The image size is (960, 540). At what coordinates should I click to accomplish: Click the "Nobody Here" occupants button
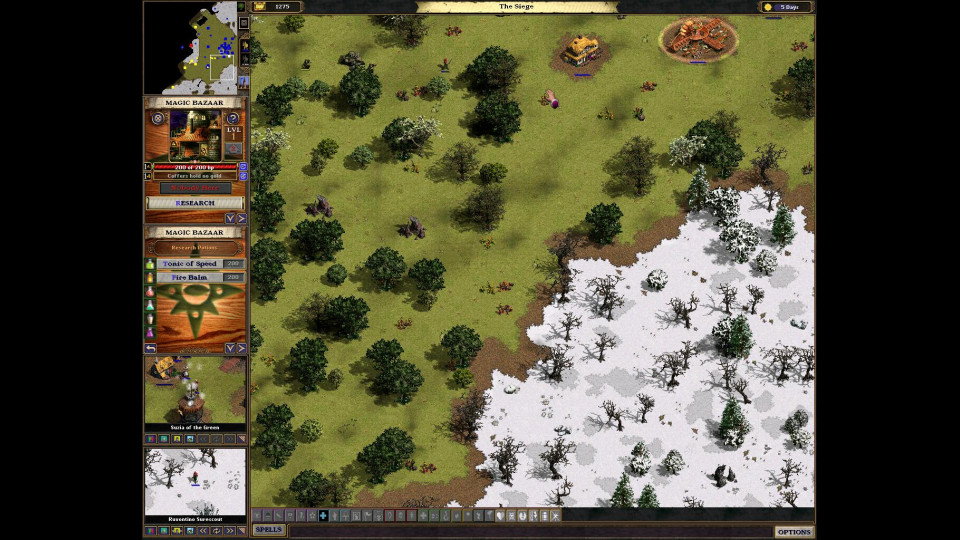(x=195, y=188)
